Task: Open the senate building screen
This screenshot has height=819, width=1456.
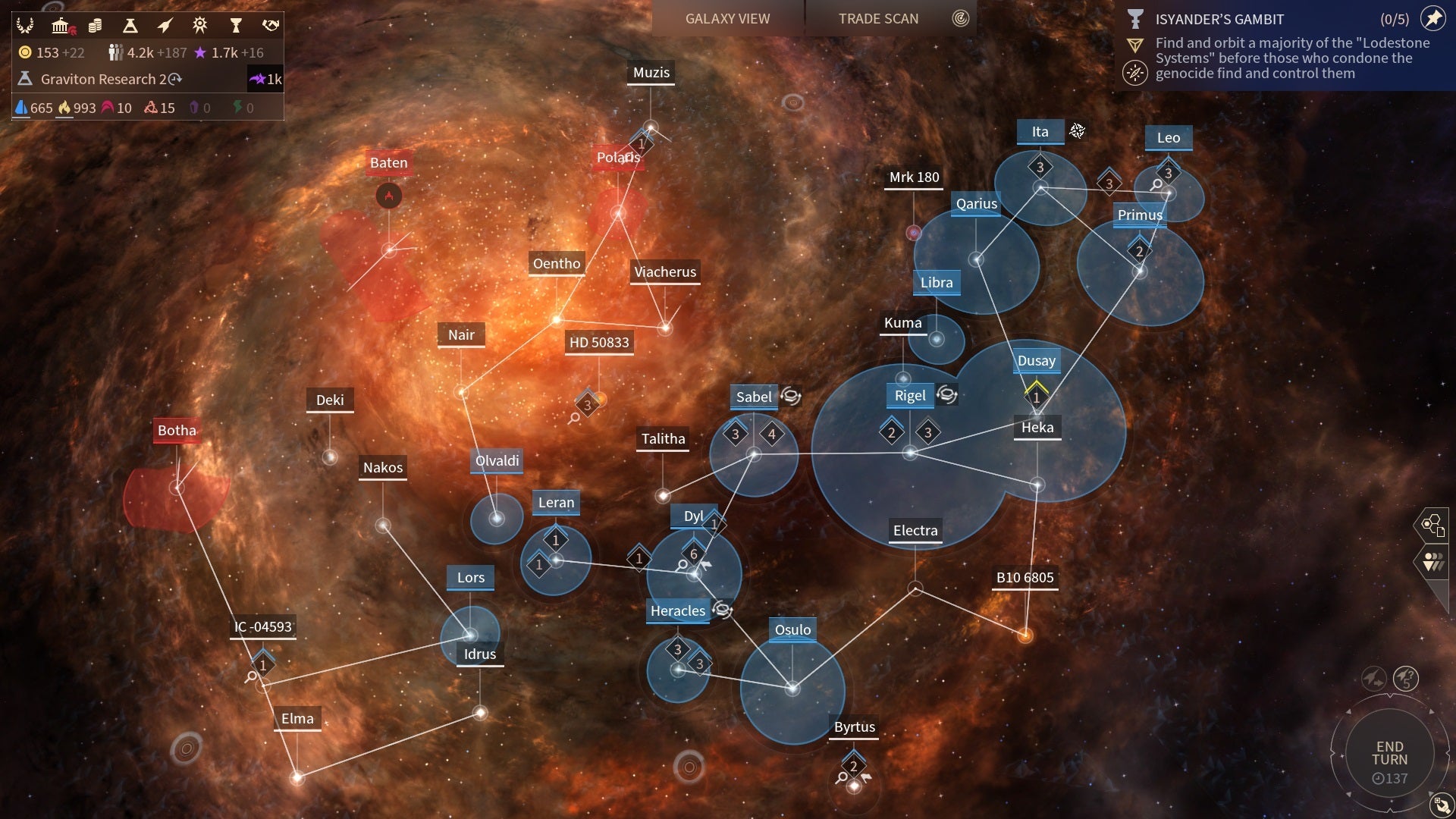Action: click(61, 26)
